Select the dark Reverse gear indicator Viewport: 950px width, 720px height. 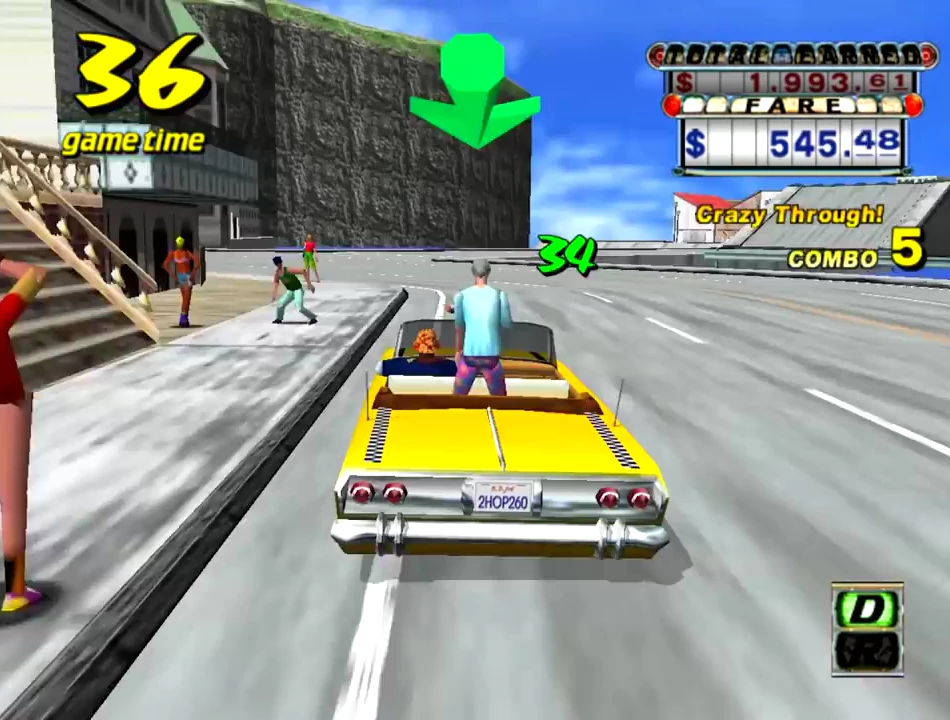click(x=866, y=651)
